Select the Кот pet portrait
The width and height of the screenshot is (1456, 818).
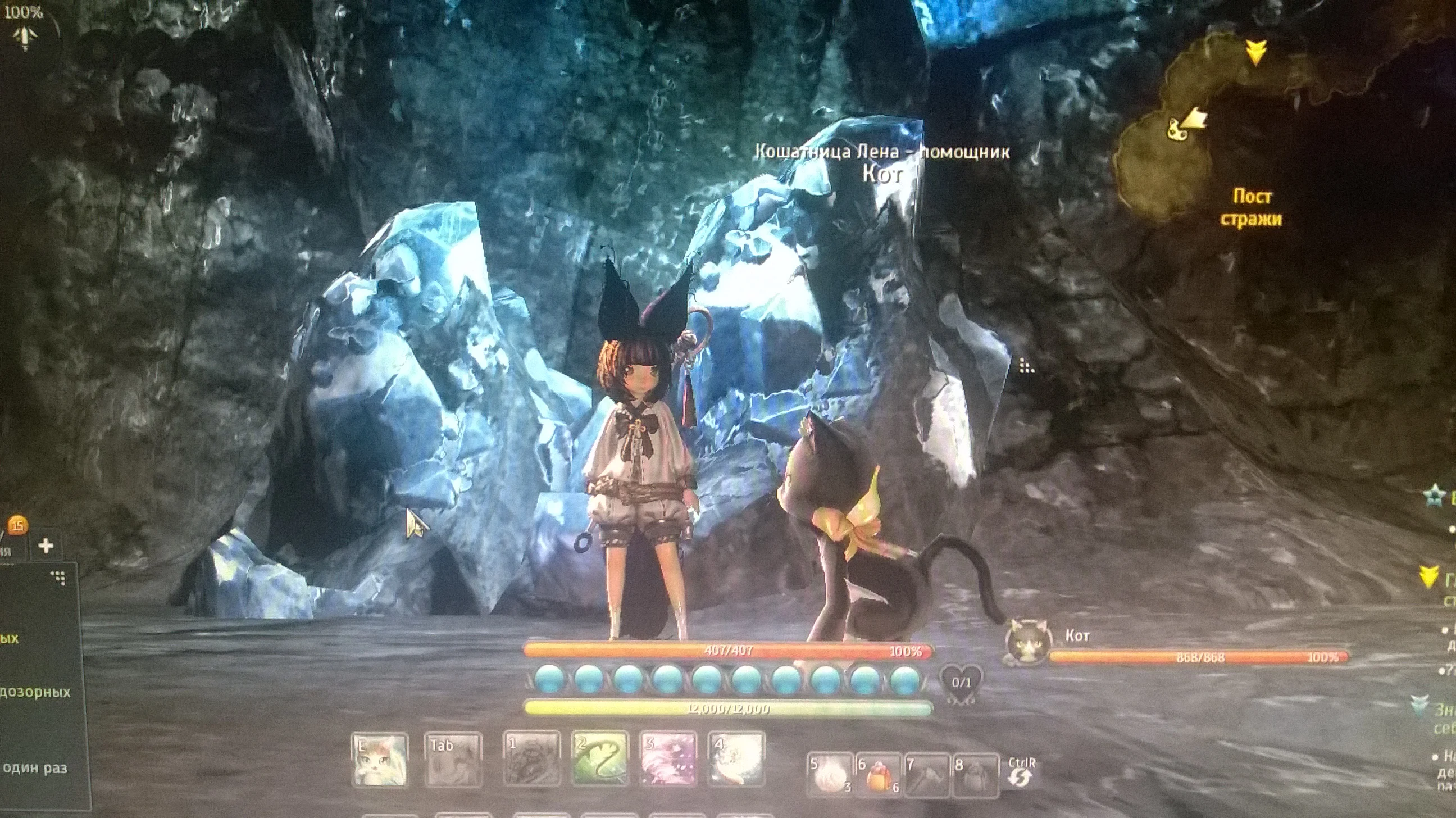(x=1028, y=643)
